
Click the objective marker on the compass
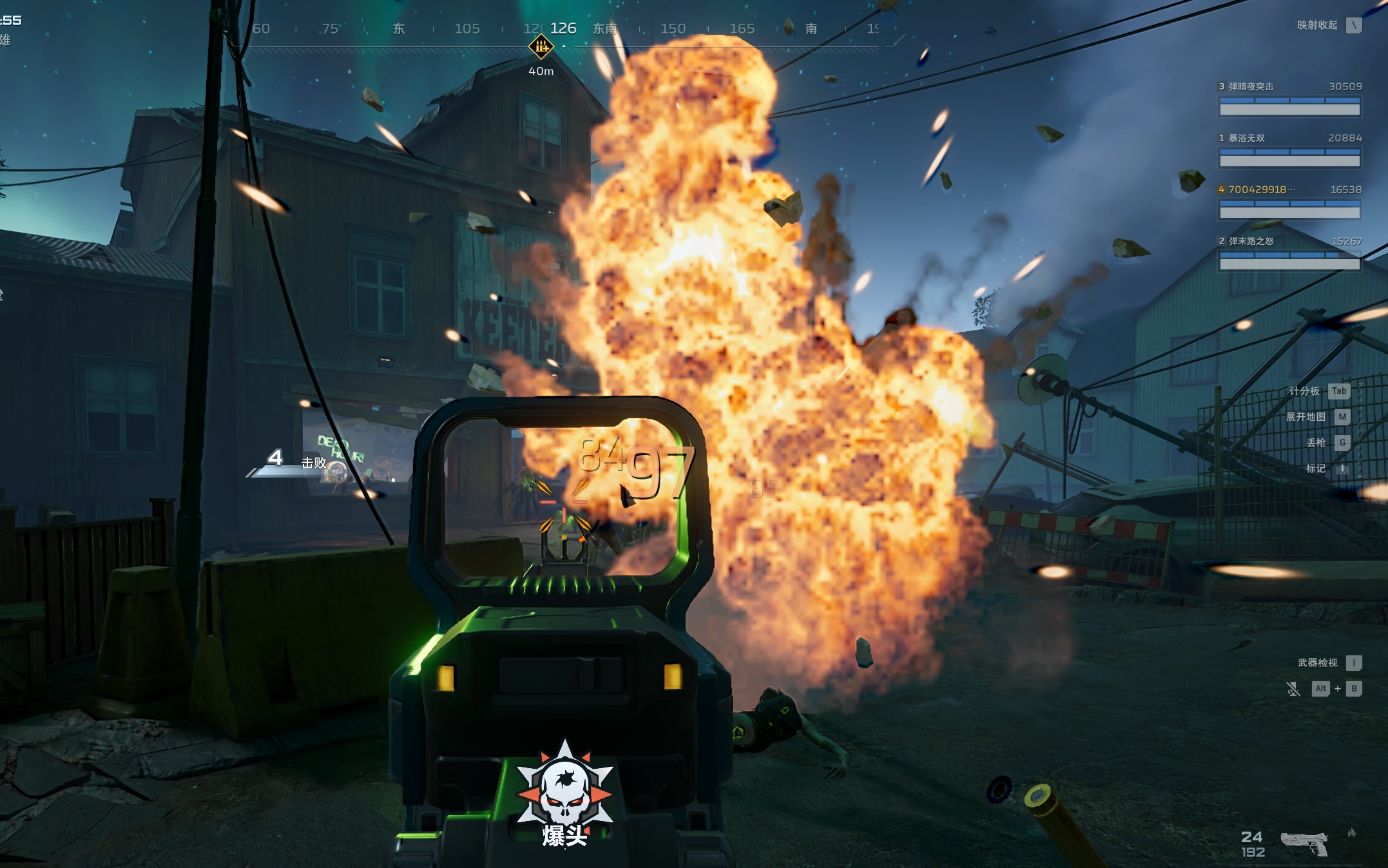click(x=541, y=46)
